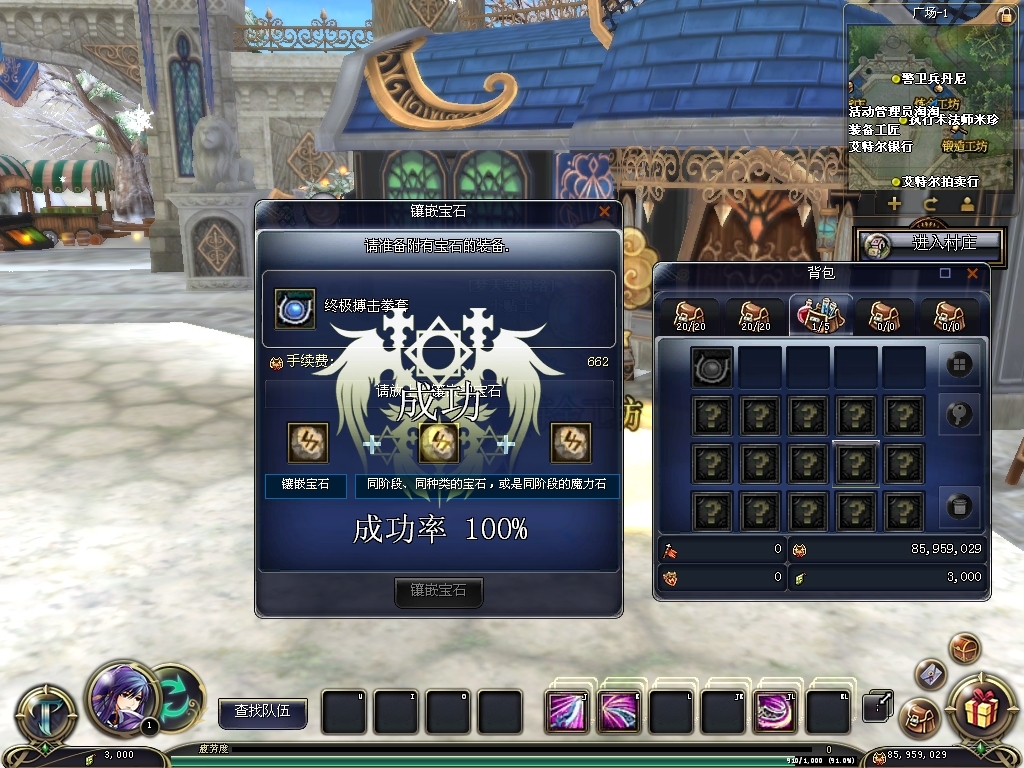This screenshot has width=1024, height=768.
Task: Select the 终极搏击拳套 equipment icon
Action: point(296,309)
